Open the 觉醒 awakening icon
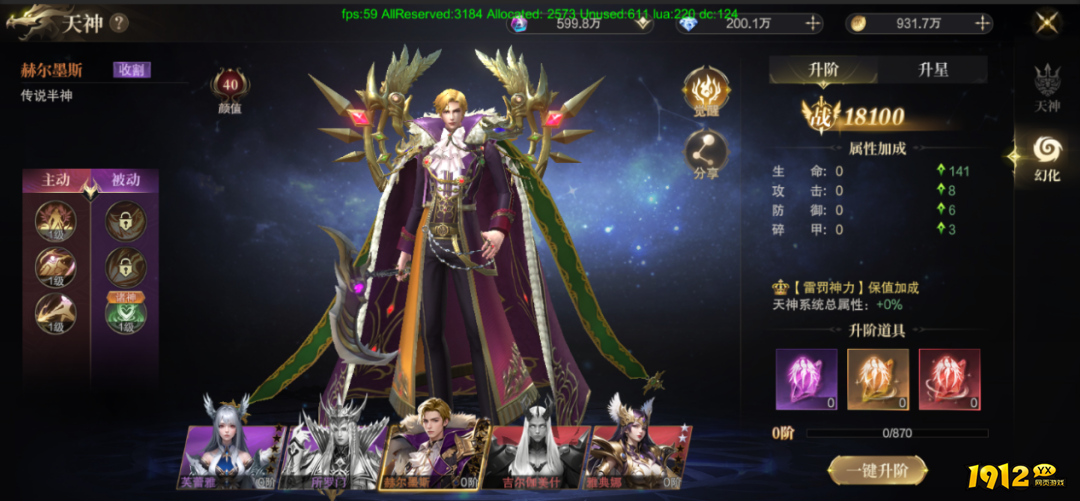This screenshot has width=1080, height=501. (x=707, y=91)
